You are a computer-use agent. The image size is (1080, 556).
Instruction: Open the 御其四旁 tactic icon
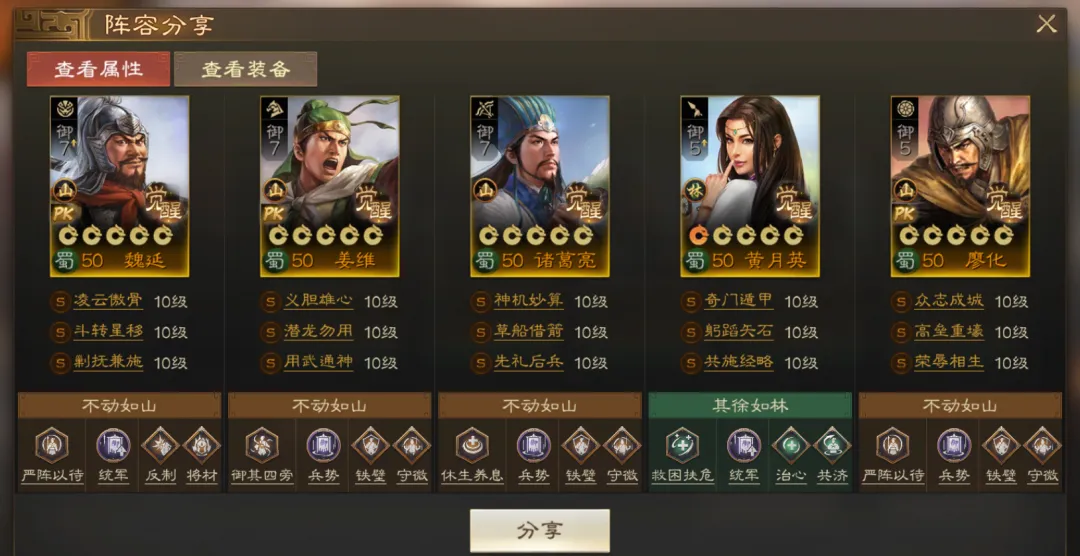262,446
